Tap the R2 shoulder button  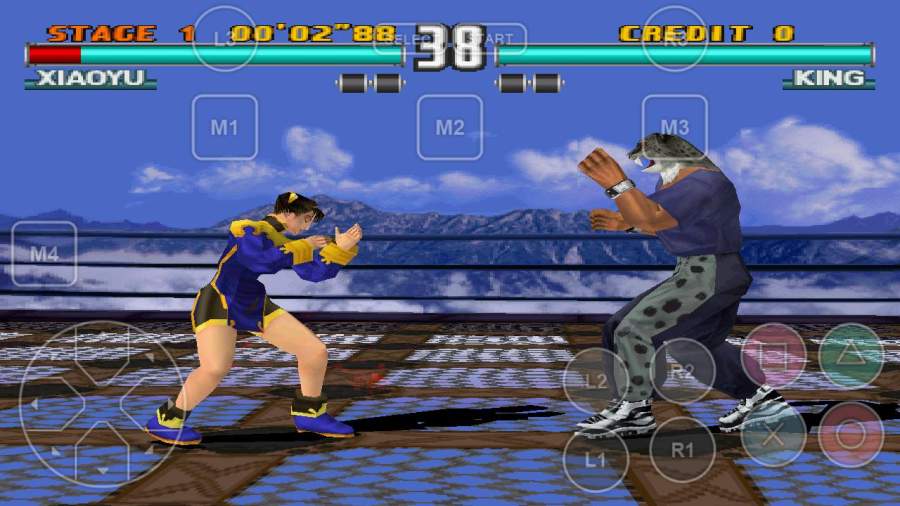682,371
